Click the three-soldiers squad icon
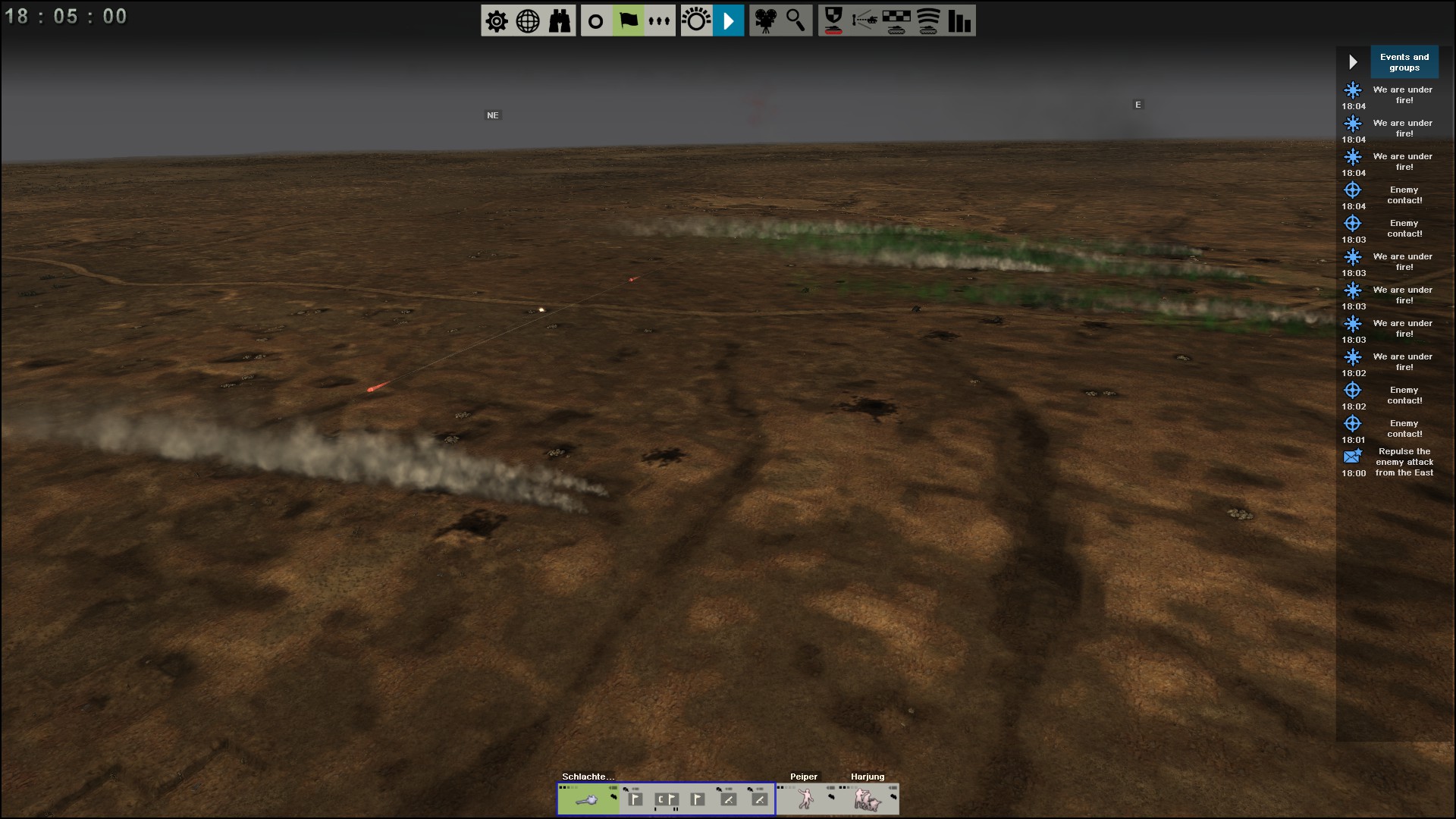The image size is (1456, 819). [x=659, y=21]
